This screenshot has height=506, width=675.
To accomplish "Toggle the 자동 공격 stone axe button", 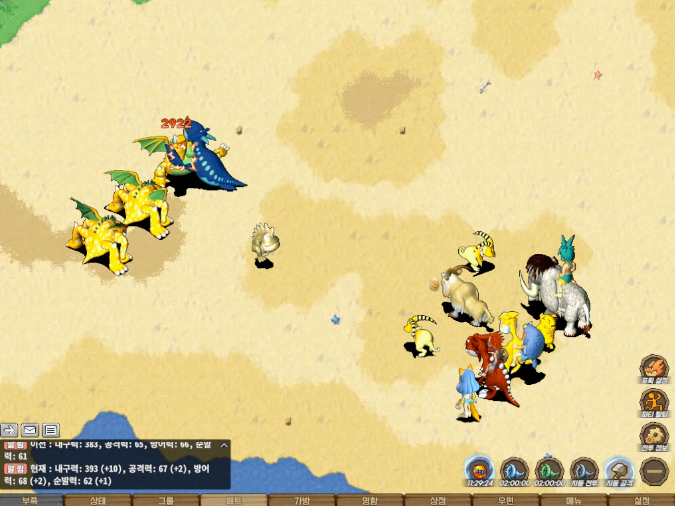I will click(x=619, y=469).
